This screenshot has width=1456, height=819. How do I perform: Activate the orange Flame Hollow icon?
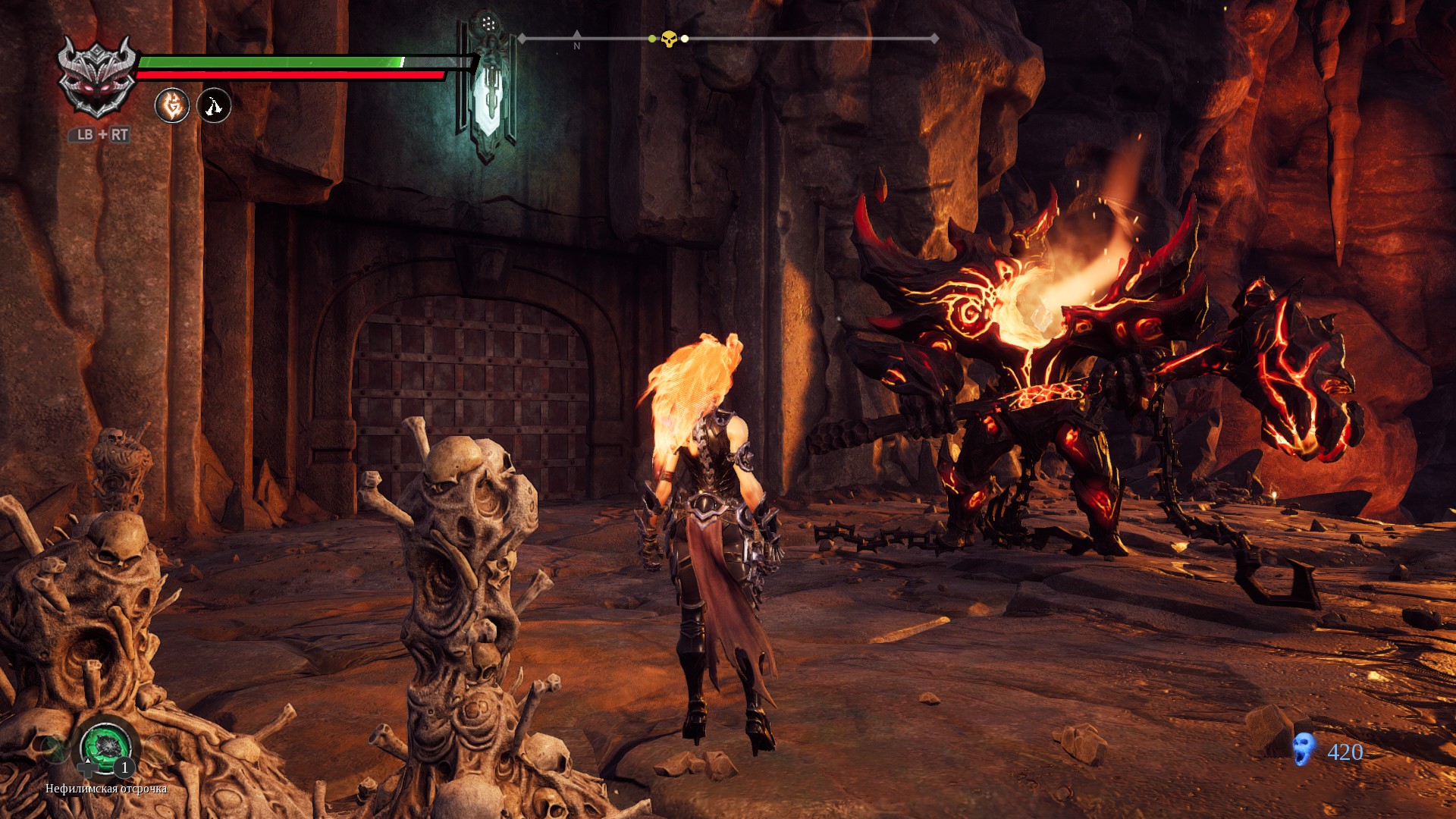pyautogui.click(x=172, y=105)
